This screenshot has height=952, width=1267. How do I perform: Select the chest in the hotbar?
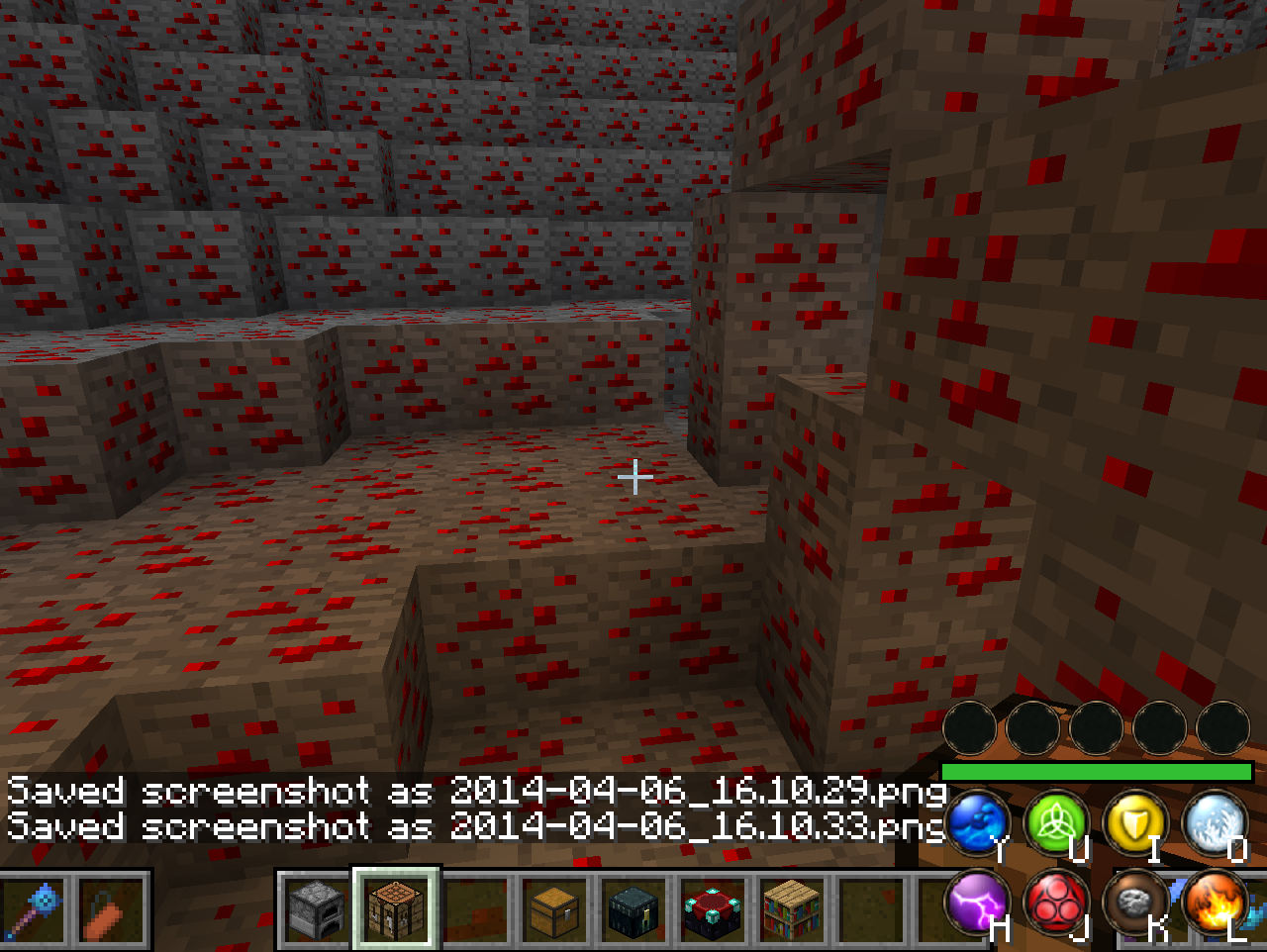(x=554, y=912)
